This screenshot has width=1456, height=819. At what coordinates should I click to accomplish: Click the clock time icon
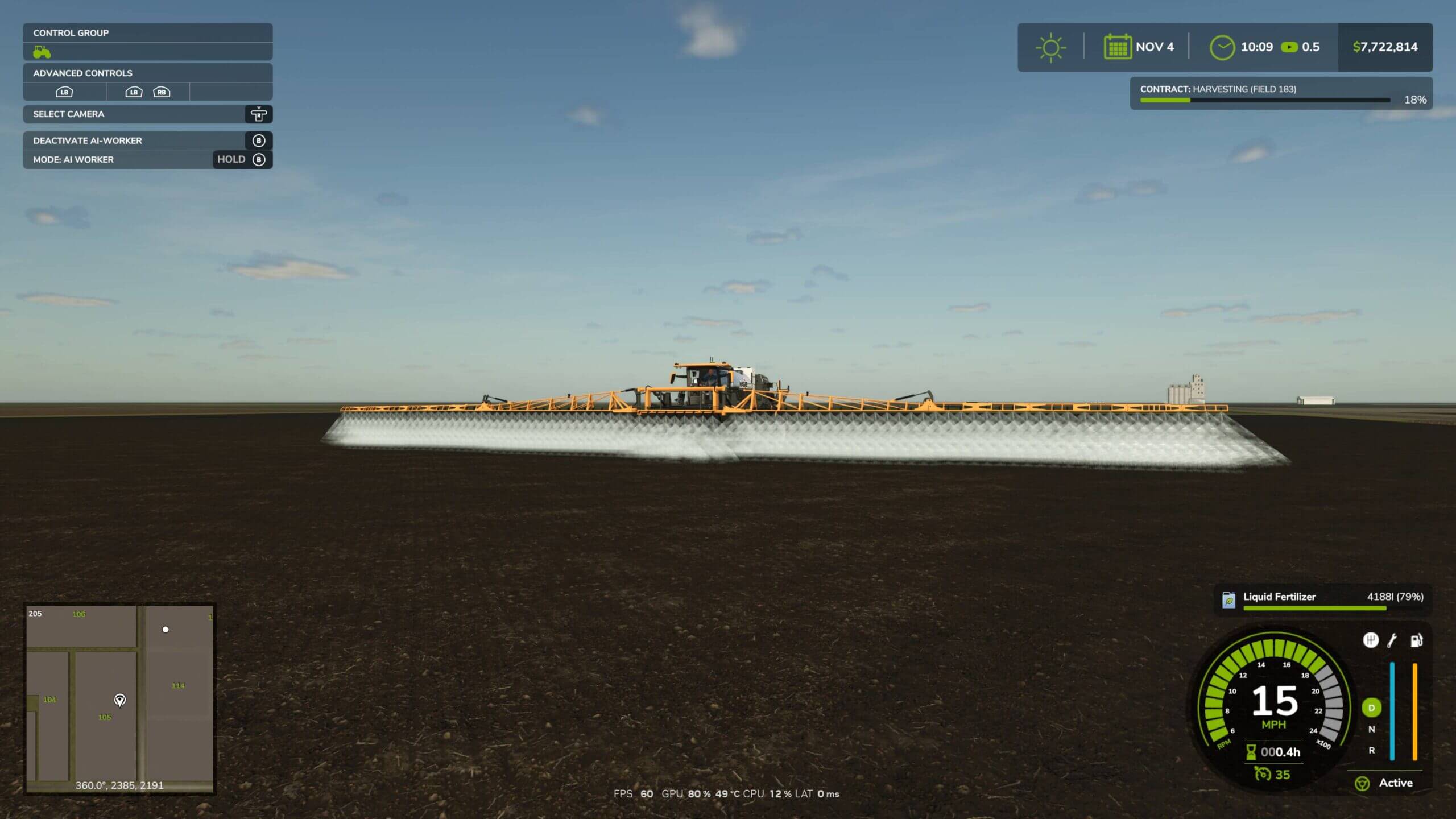pyautogui.click(x=1222, y=47)
